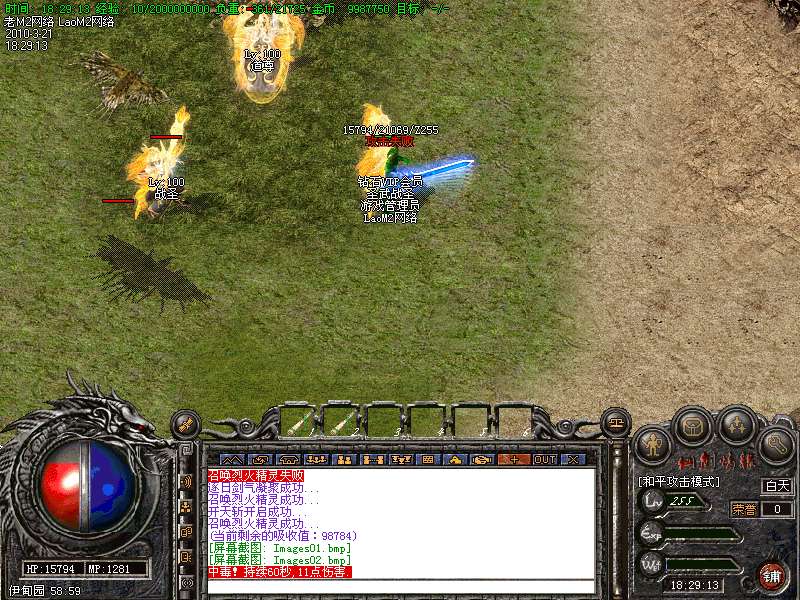Click the handshake toolbar button
Viewport: 800px width, 600px height.
tap(483, 459)
